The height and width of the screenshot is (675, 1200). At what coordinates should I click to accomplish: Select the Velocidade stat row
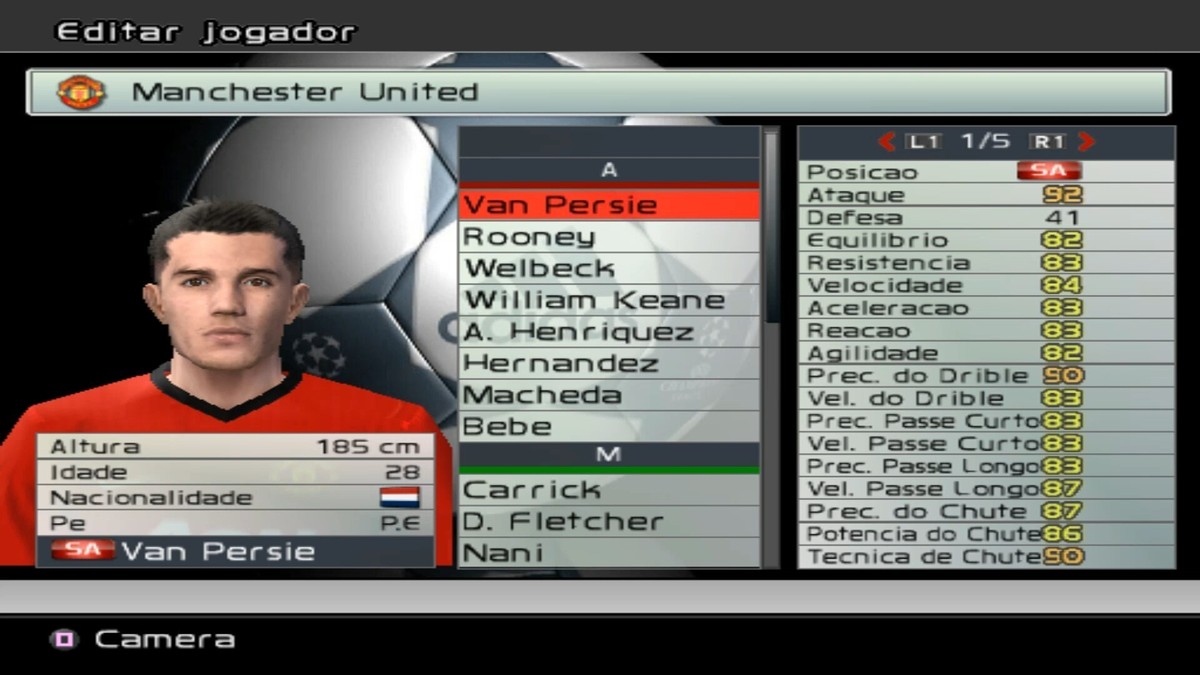pos(986,285)
